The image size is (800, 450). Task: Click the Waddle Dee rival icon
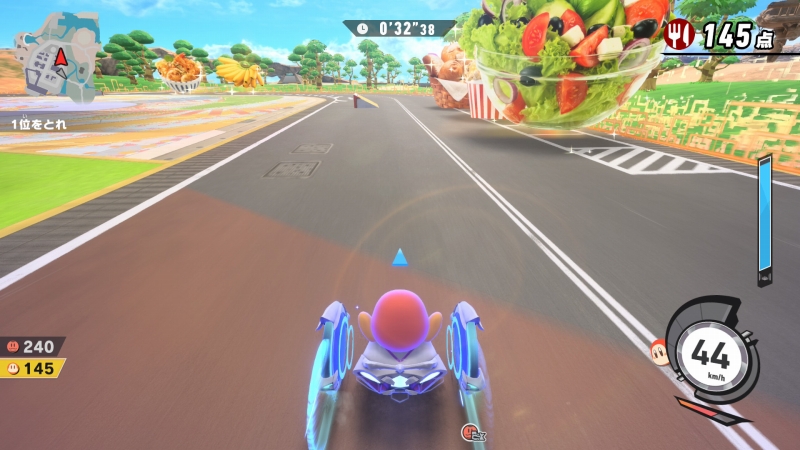pos(659,351)
